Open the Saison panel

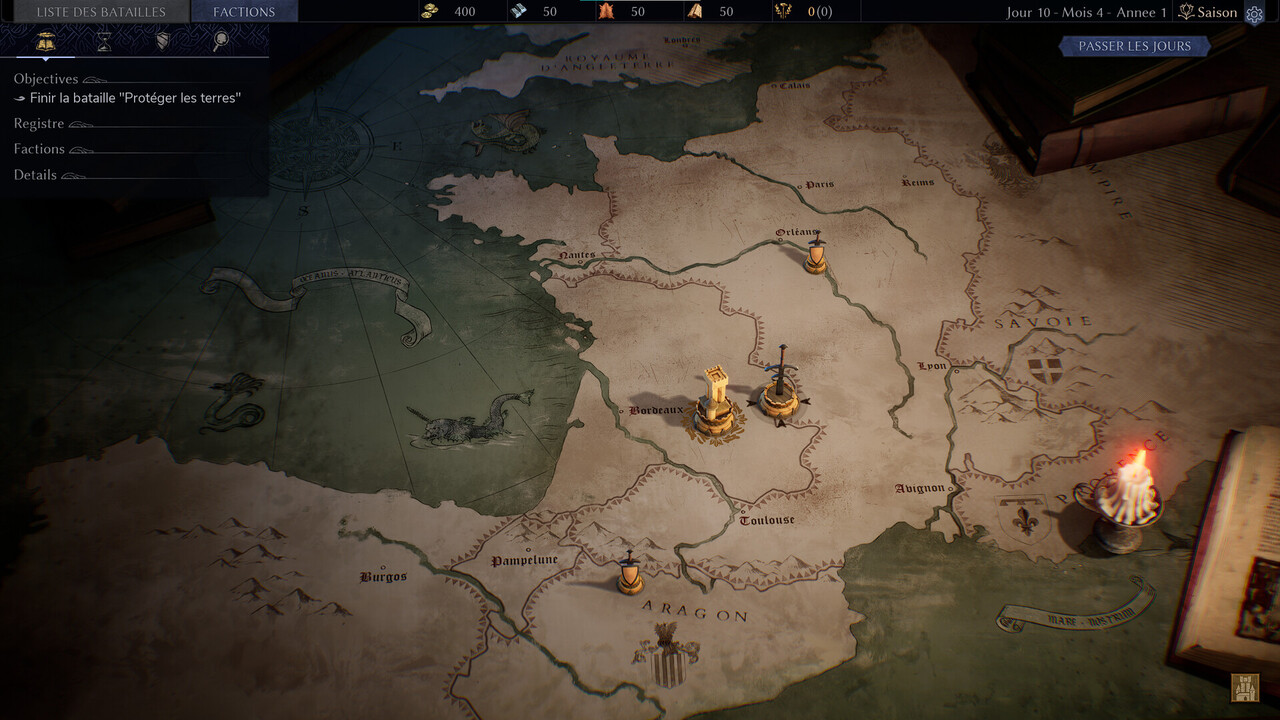[x=1208, y=13]
